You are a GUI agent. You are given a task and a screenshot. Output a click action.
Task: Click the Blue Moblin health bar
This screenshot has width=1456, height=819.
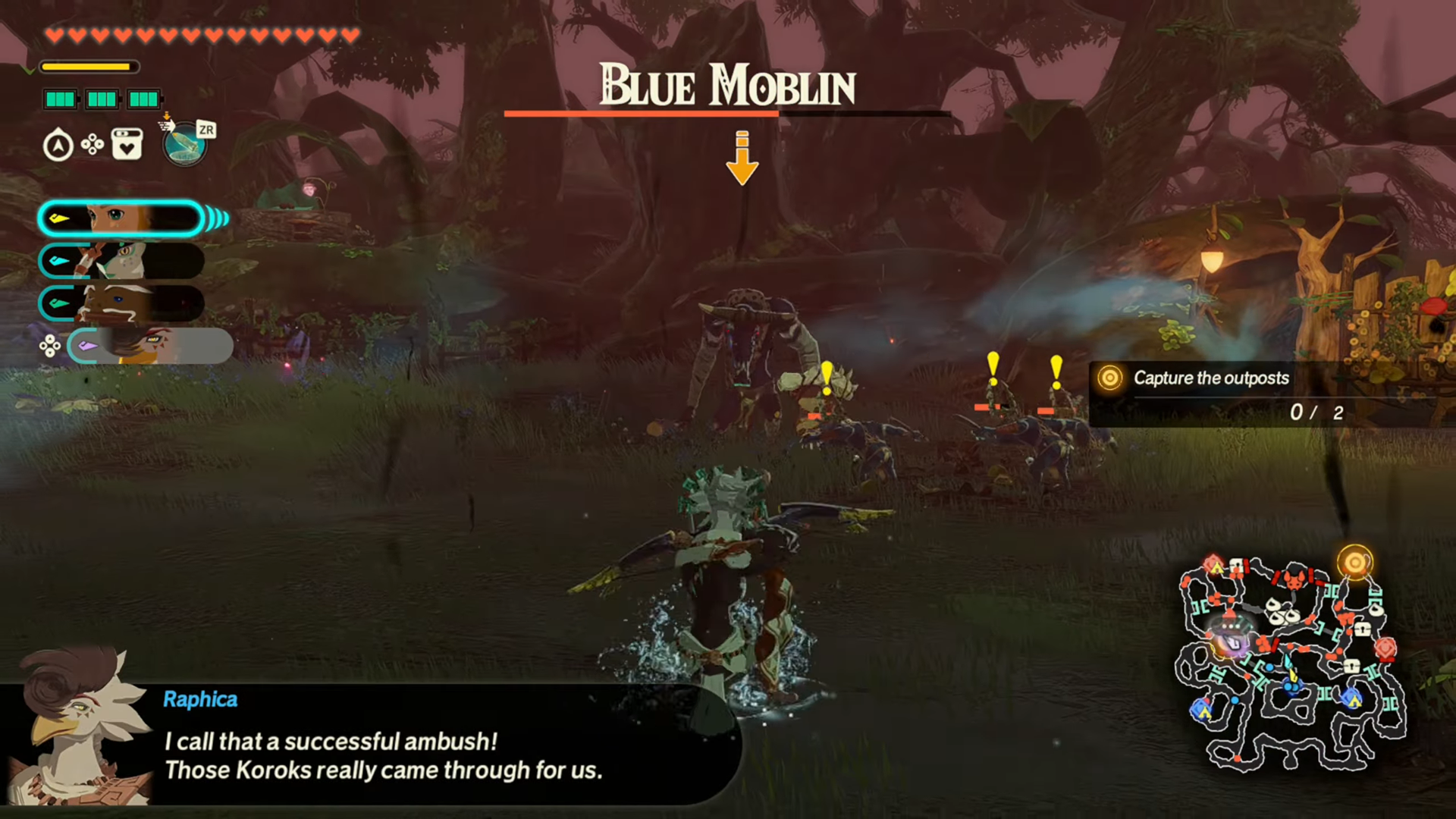[x=726, y=115]
